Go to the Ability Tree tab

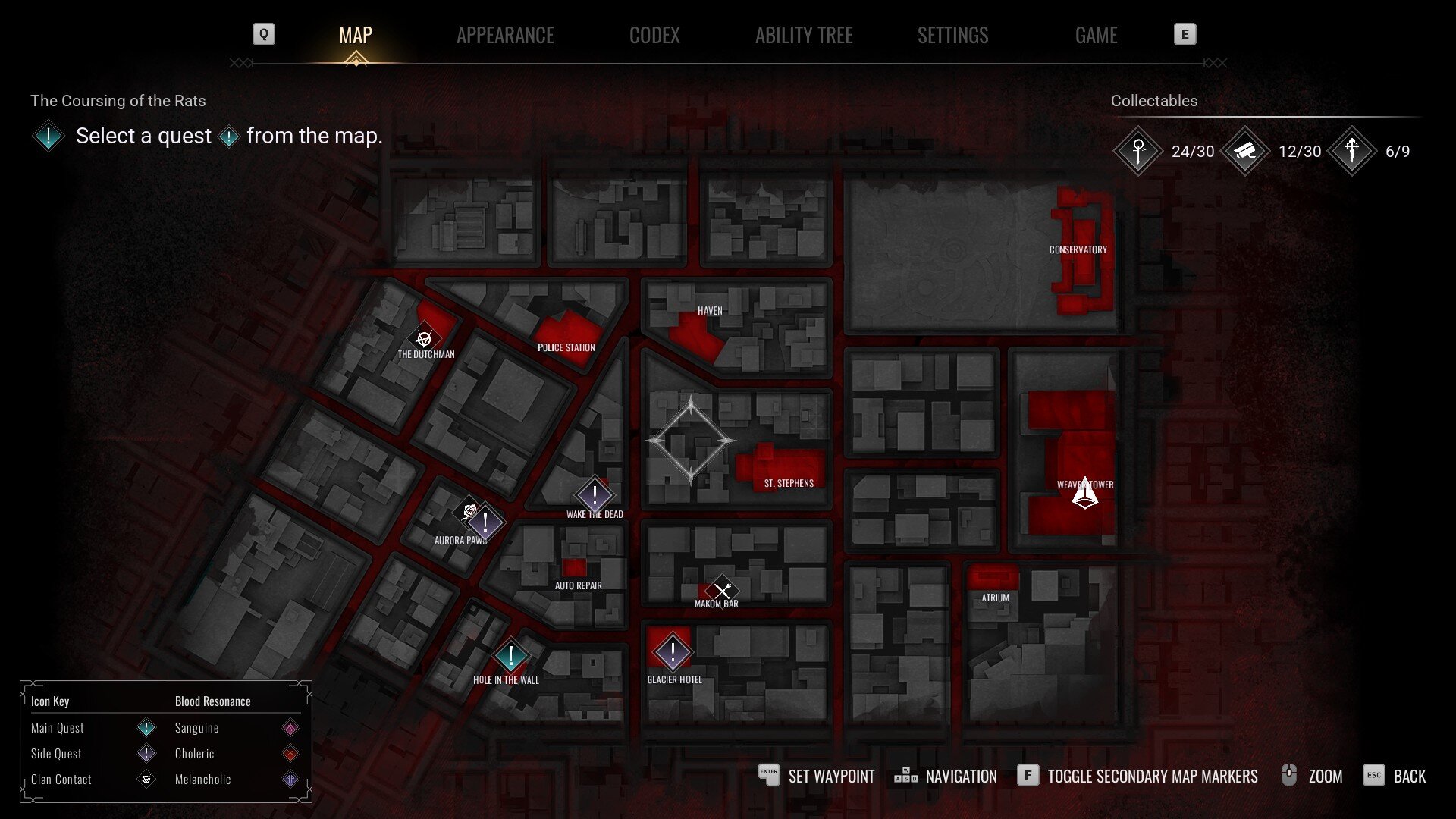[x=804, y=36]
